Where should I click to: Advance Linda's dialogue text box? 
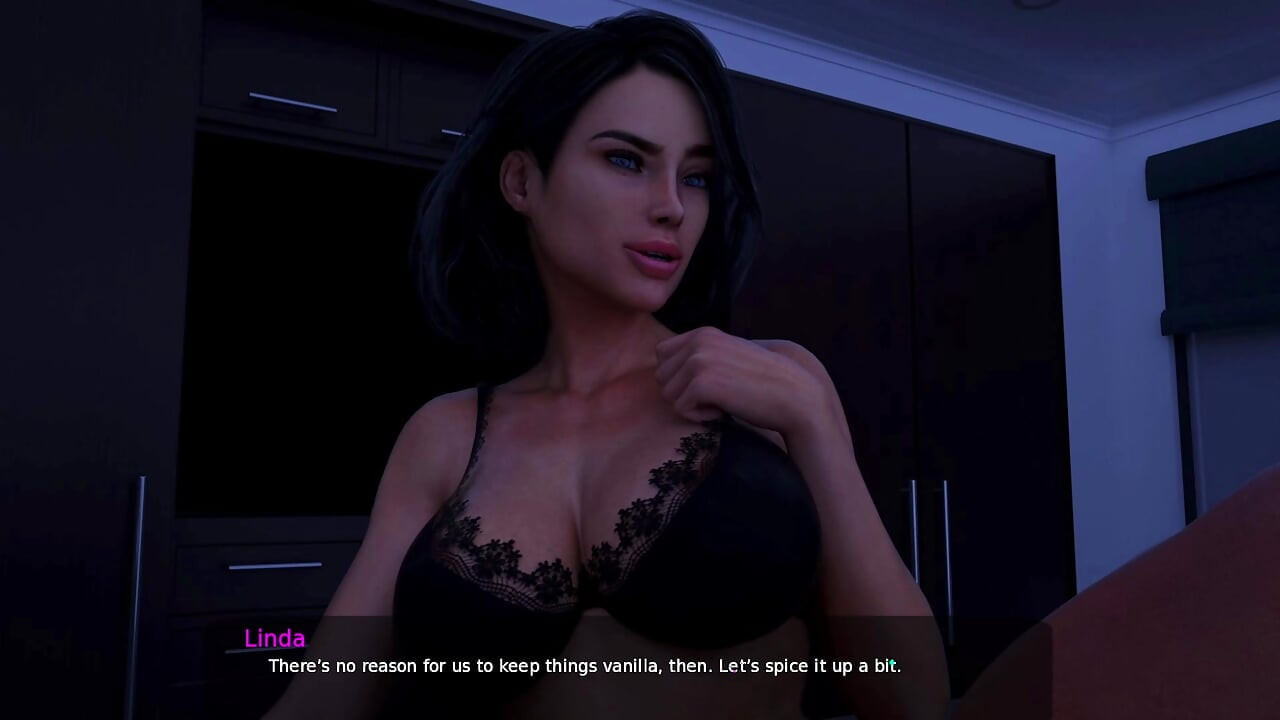tap(584, 665)
